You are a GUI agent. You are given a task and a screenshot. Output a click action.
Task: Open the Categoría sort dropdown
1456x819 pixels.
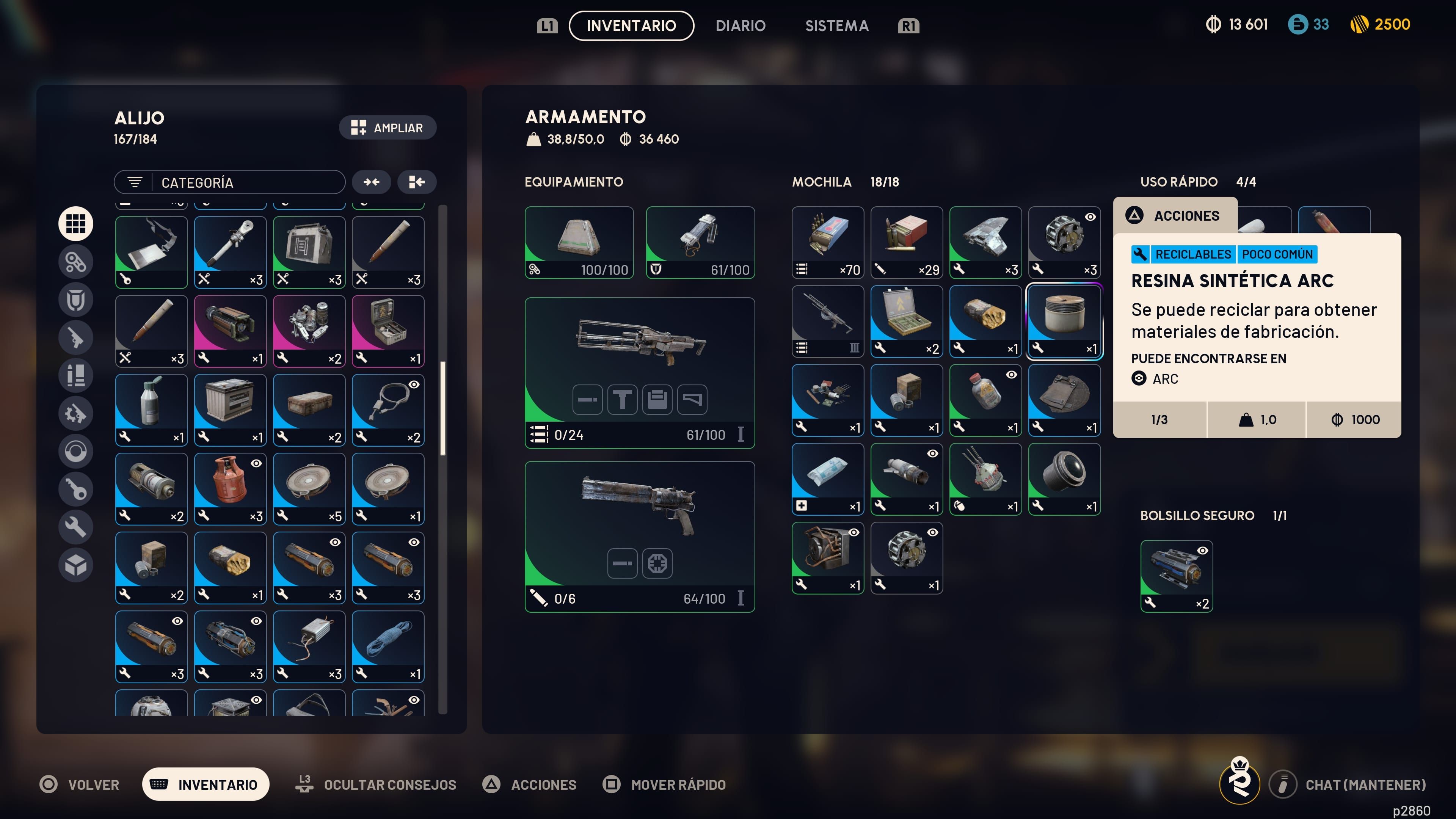click(x=229, y=182)
